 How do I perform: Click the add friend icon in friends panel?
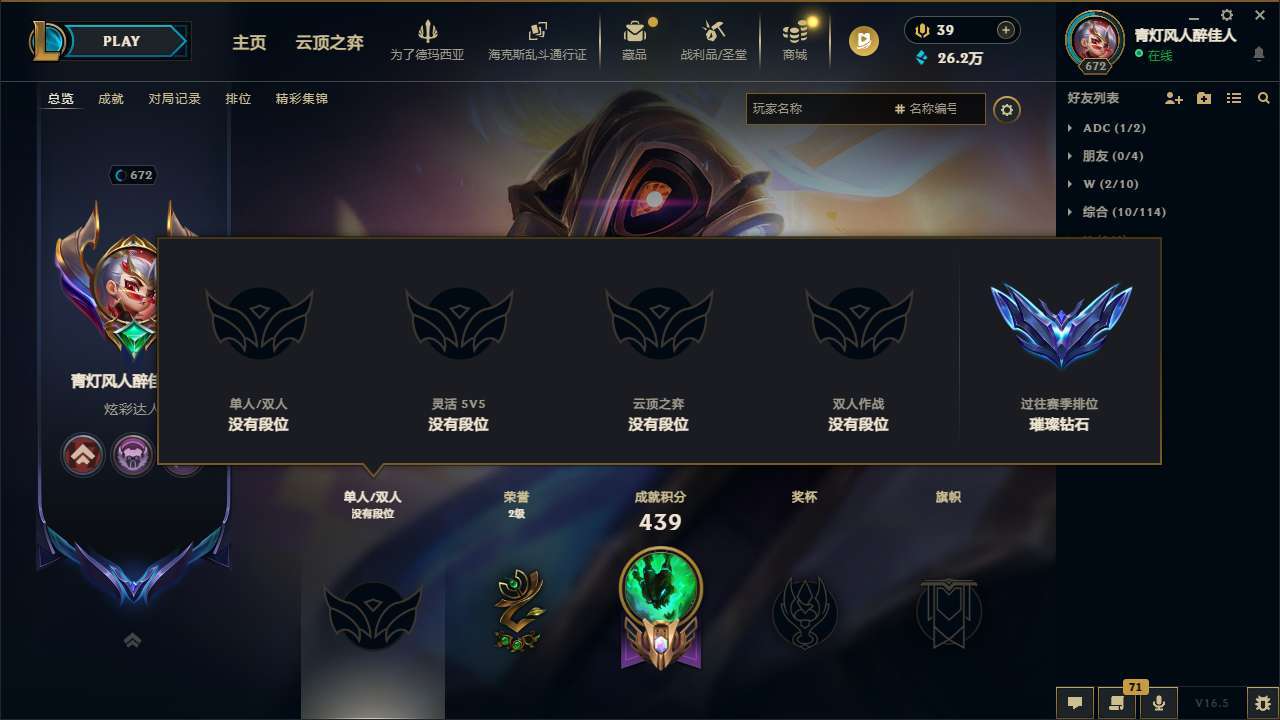click(1173, 98)
